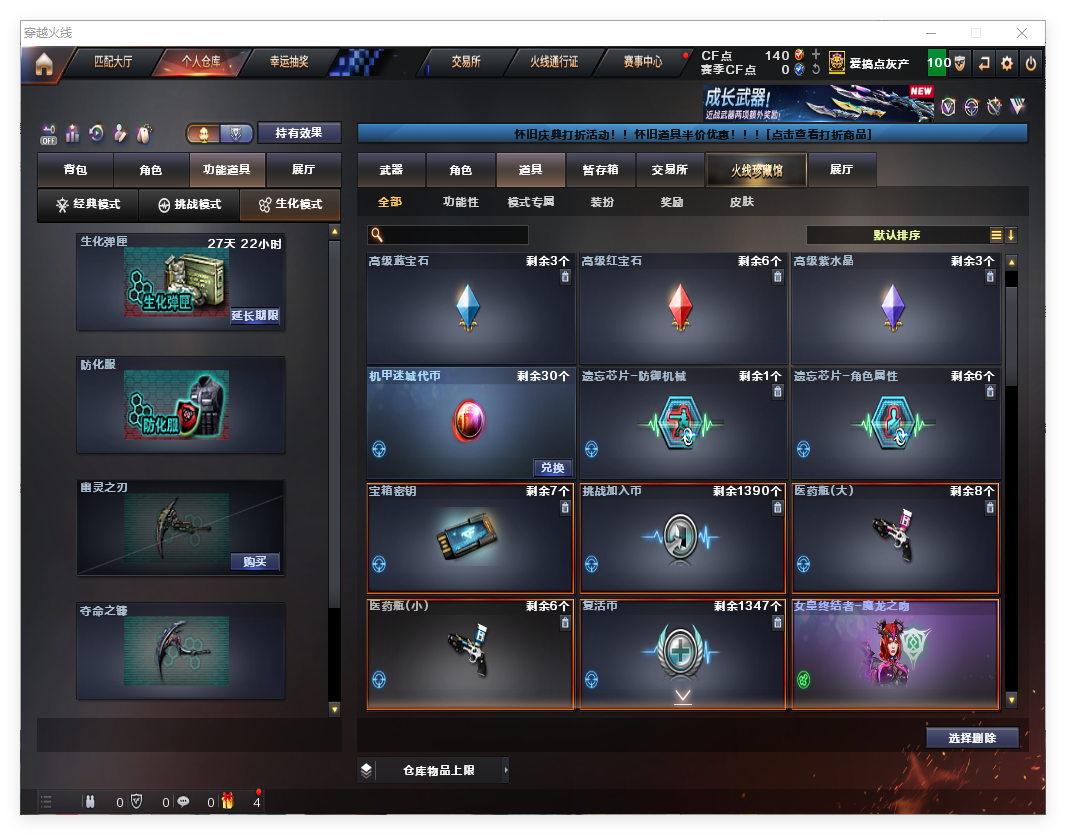Screen dimensions: 1066x835
Task: Choose the 经典模式 classic mode tab
Action: (x=87, y=205)
